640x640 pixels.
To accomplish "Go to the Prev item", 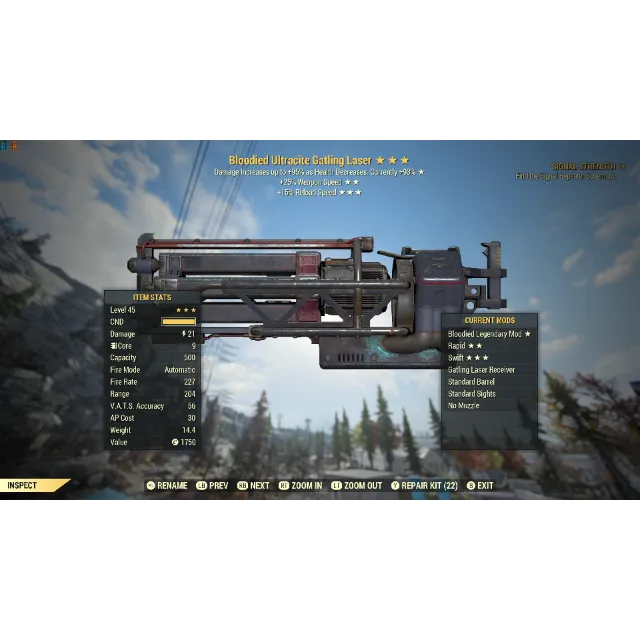I will [212, 486].
